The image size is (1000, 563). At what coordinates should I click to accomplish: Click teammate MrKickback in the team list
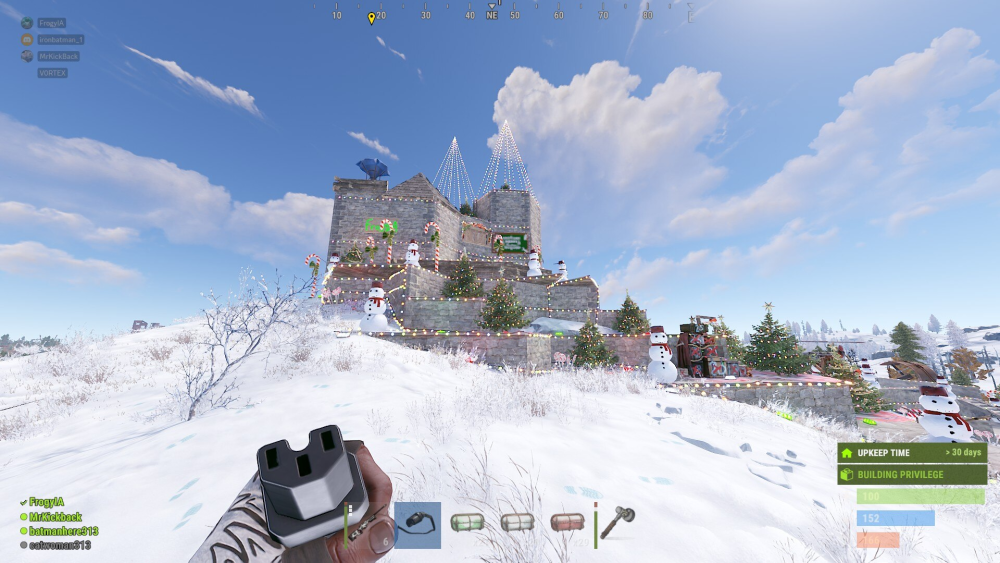click(x=55, y=517)
